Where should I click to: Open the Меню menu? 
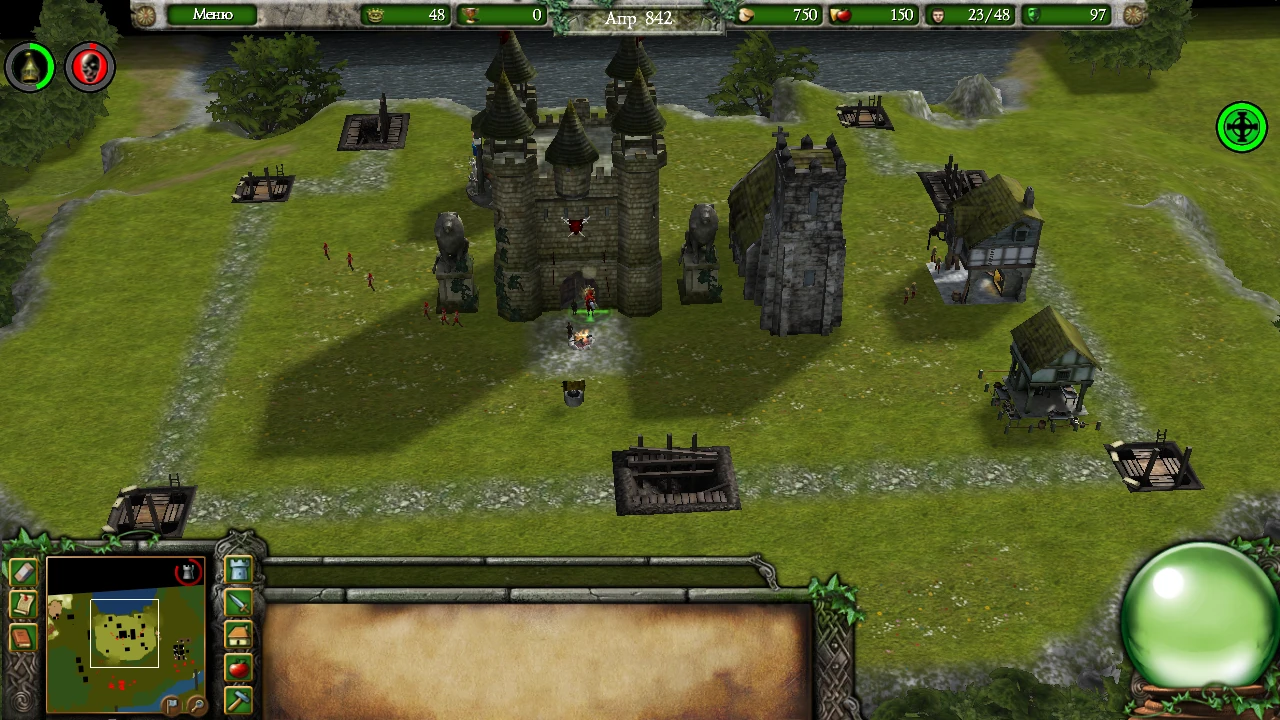pyautogui.click(x=210, y=14)
